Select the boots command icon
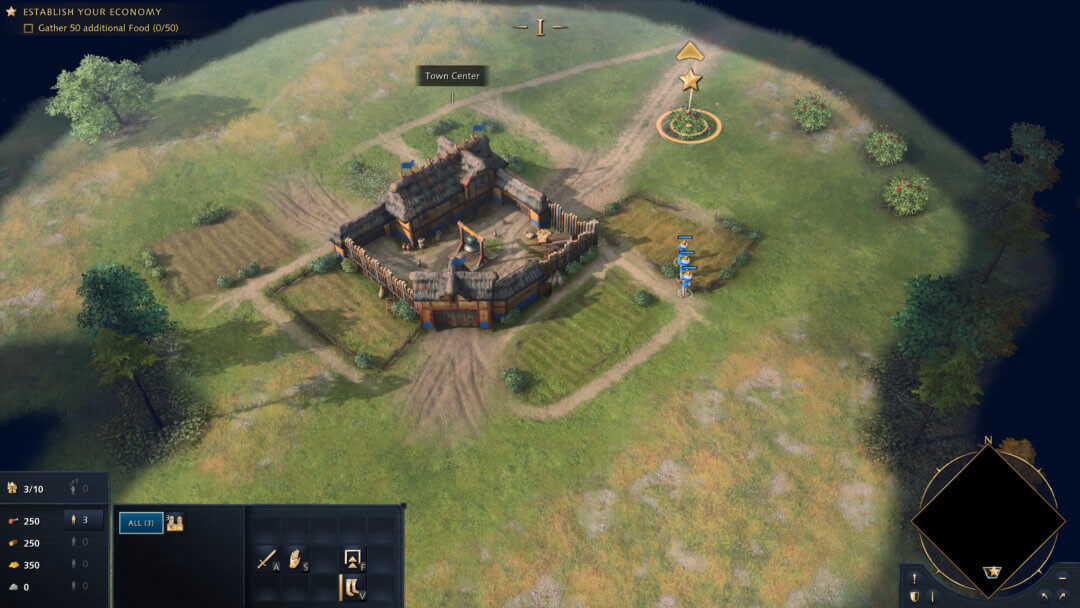The width and height of the screenshot is (1080, 608). (x=353, y=587)
